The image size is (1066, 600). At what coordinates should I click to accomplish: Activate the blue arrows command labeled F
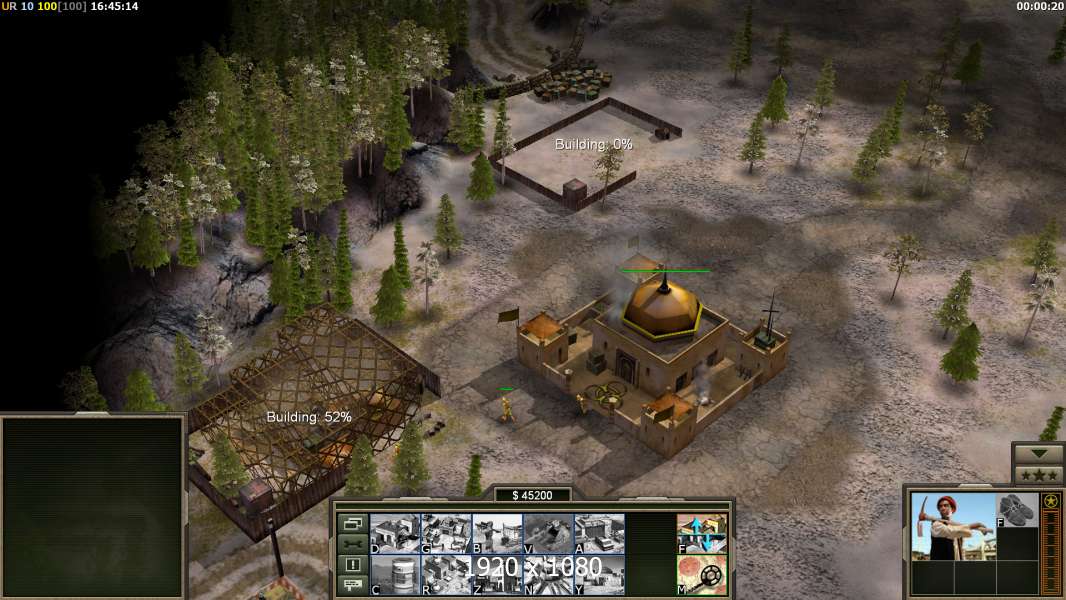(x=701, y=533)
